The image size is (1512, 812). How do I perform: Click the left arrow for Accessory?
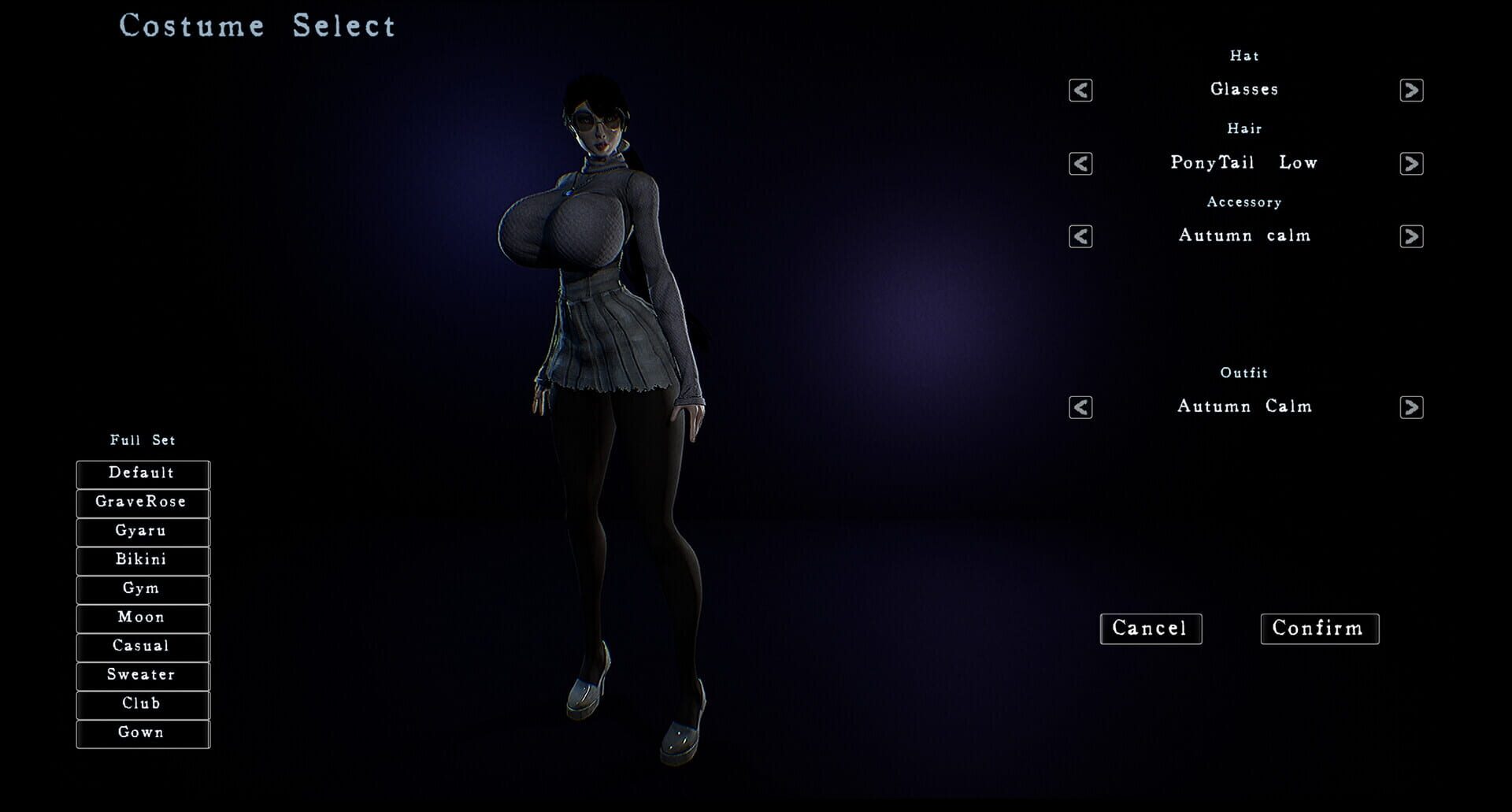[1080, 235]
